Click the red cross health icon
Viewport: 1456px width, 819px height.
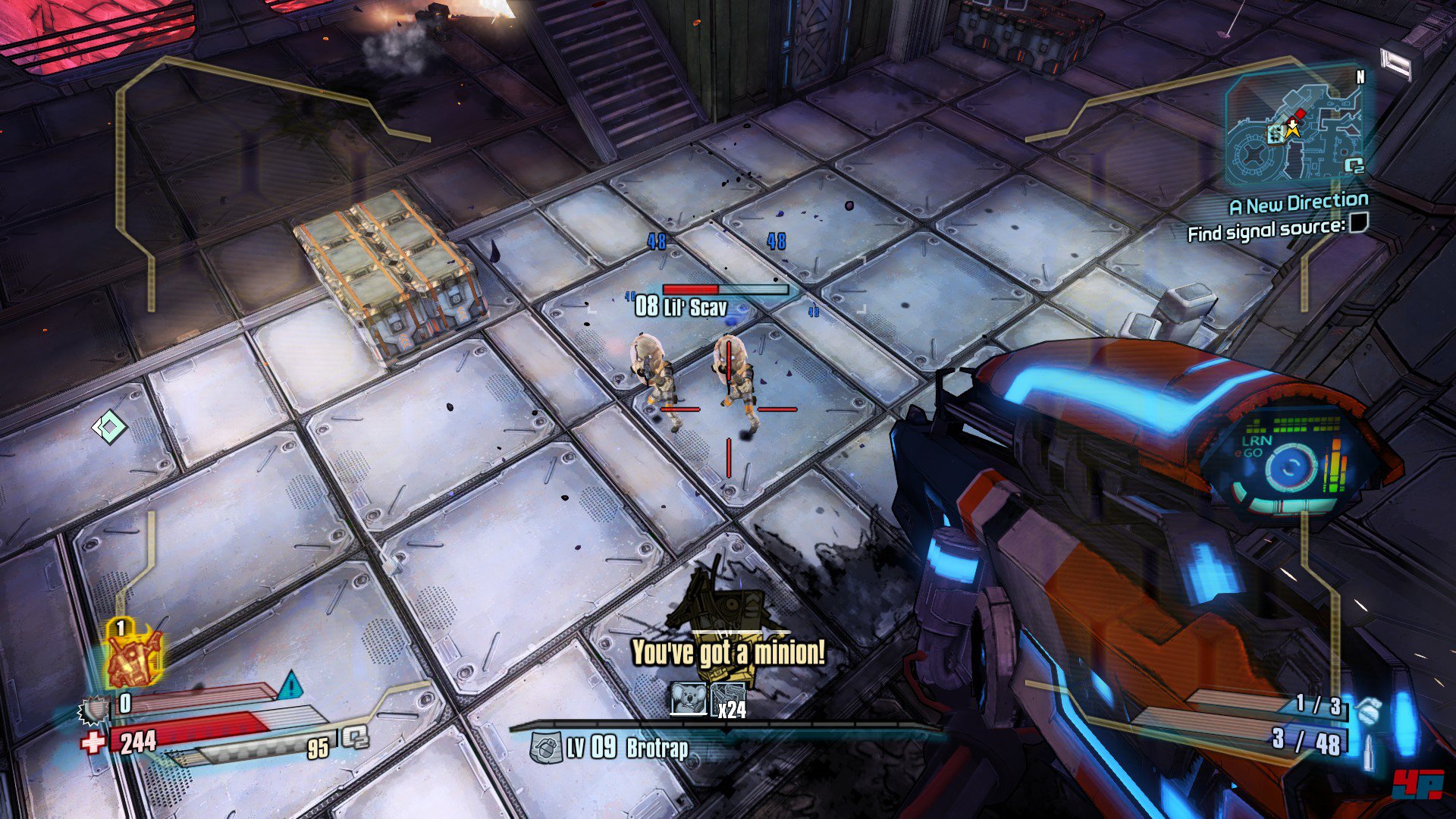93,742
